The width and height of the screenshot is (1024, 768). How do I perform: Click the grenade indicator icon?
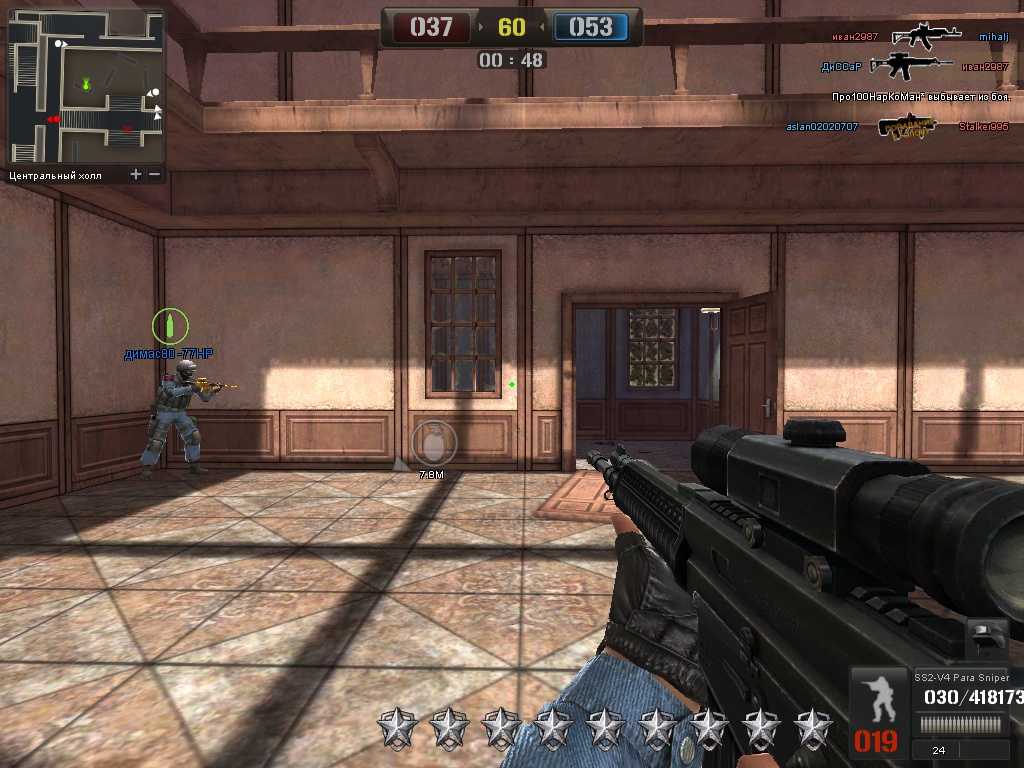click(x=432, y=441)
